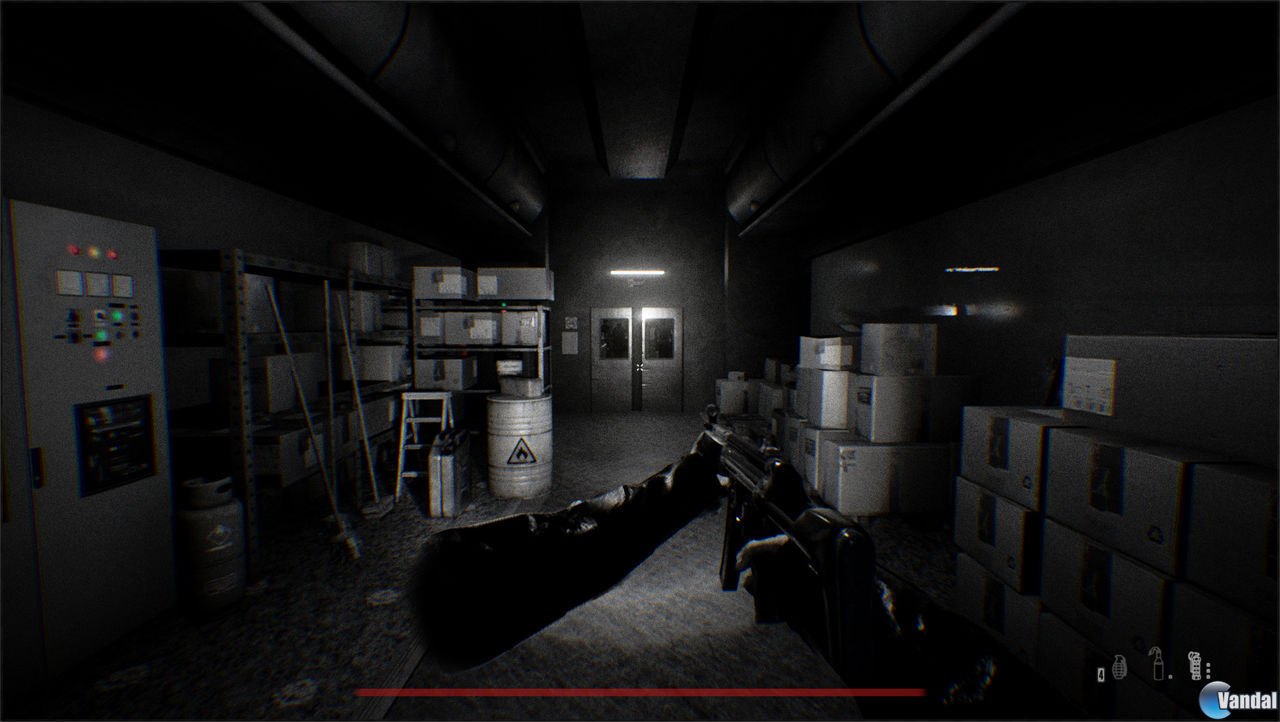Screen dimensions: 1280x722
Task: Toggle the red indicator light on the panel
Action: pyautogui.click(x=73, y=250)
